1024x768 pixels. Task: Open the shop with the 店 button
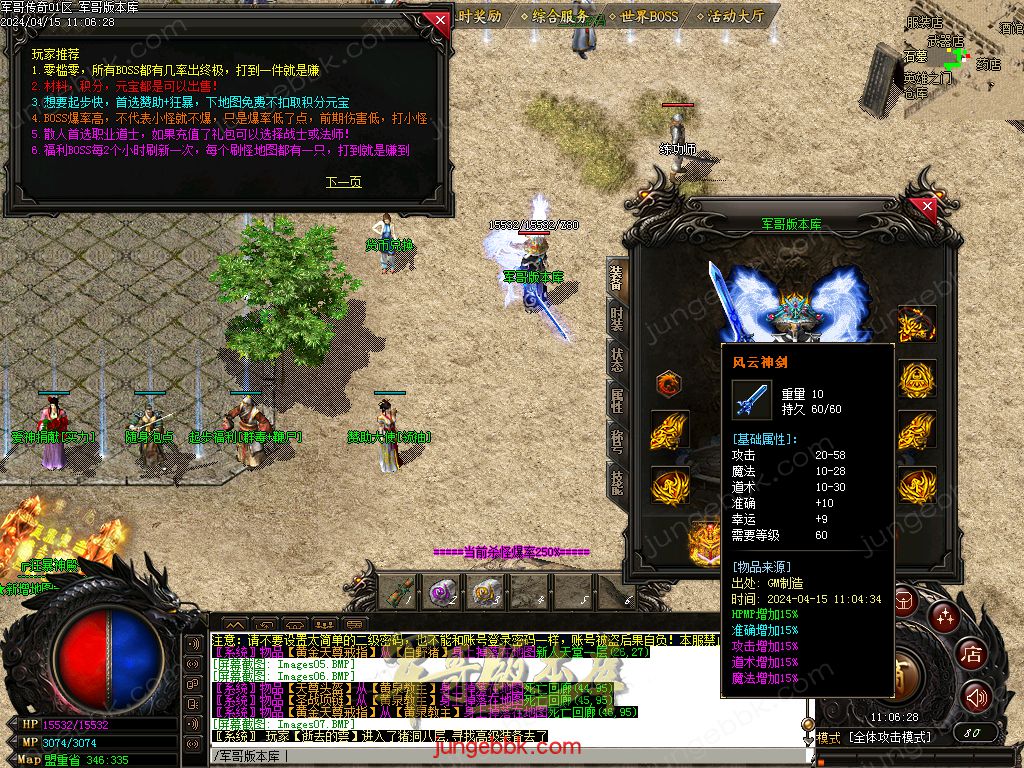click(970, 655)
